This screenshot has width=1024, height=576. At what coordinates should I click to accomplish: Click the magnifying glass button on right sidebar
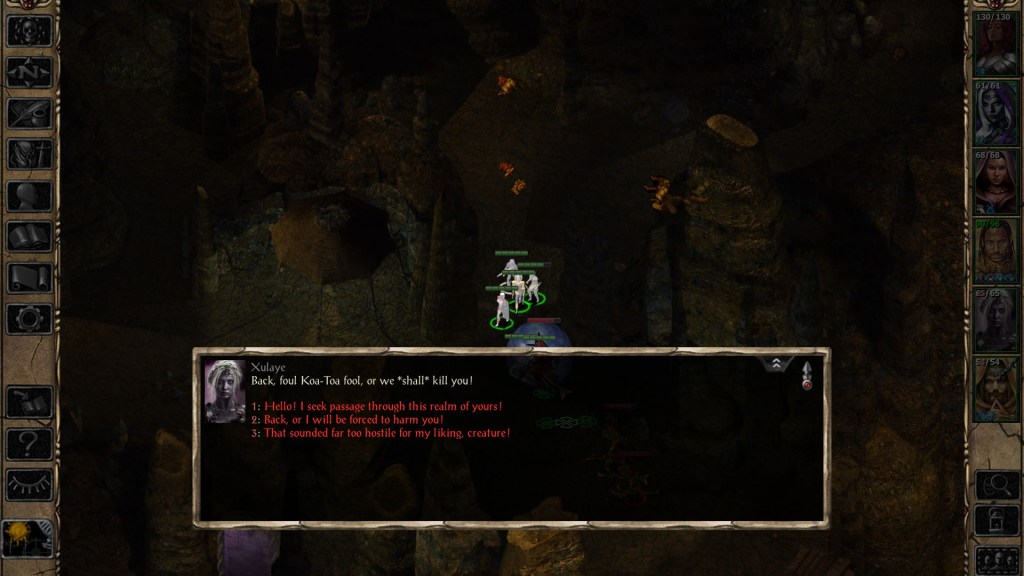(x=996, y=485)
